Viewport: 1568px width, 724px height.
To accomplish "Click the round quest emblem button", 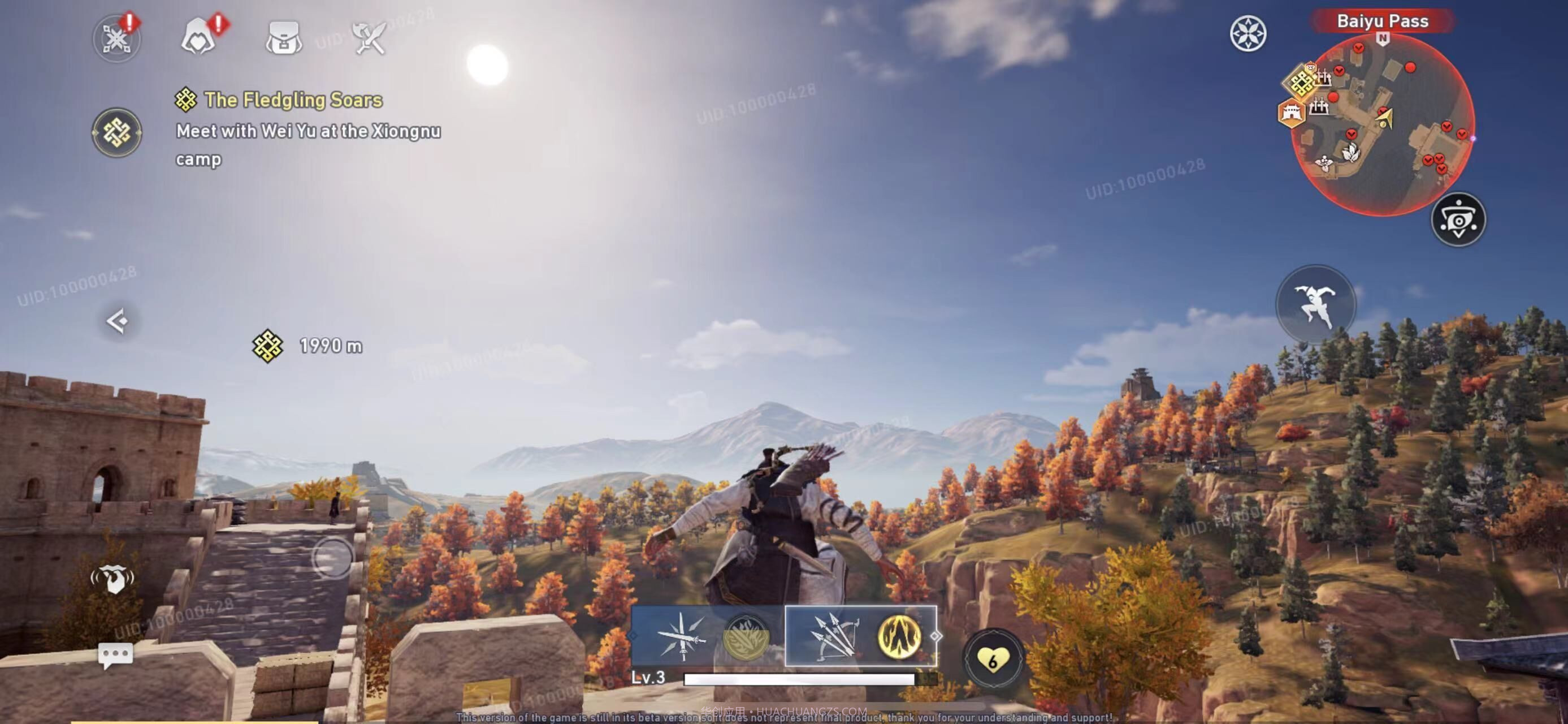I will pyautogui.click(x=116, y=132).
